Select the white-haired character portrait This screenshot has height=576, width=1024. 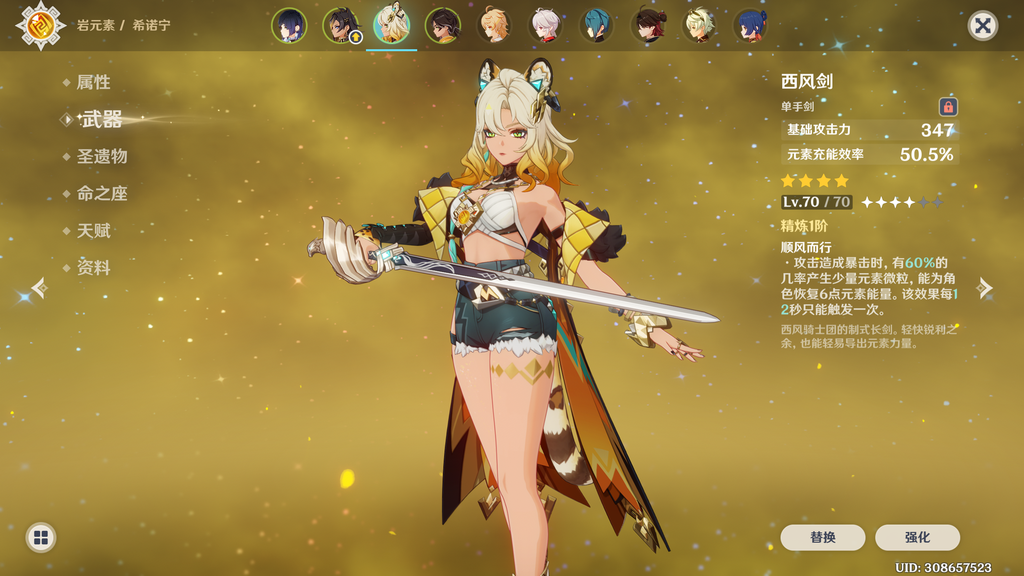(545, 26)
